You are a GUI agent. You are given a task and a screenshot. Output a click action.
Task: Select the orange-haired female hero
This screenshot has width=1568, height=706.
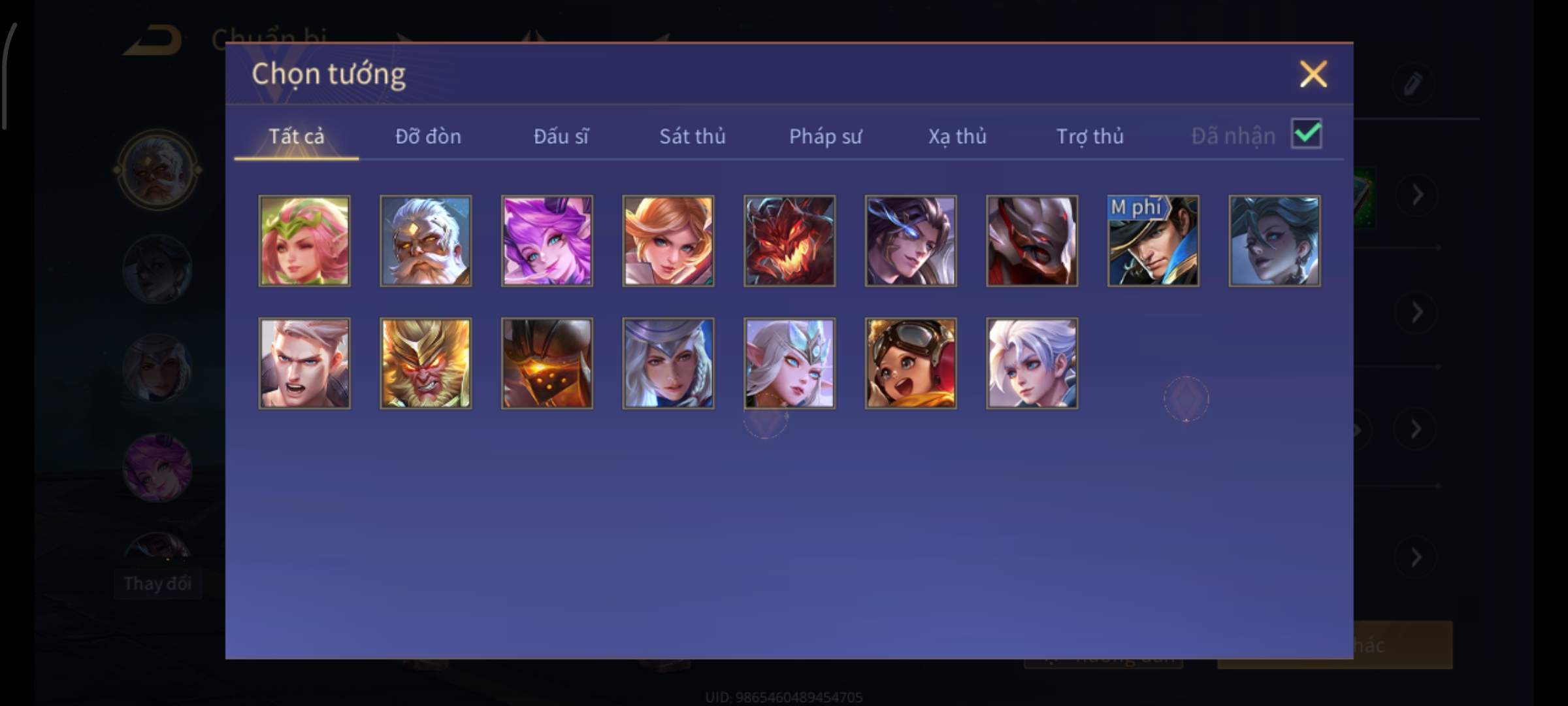point(668,241)
